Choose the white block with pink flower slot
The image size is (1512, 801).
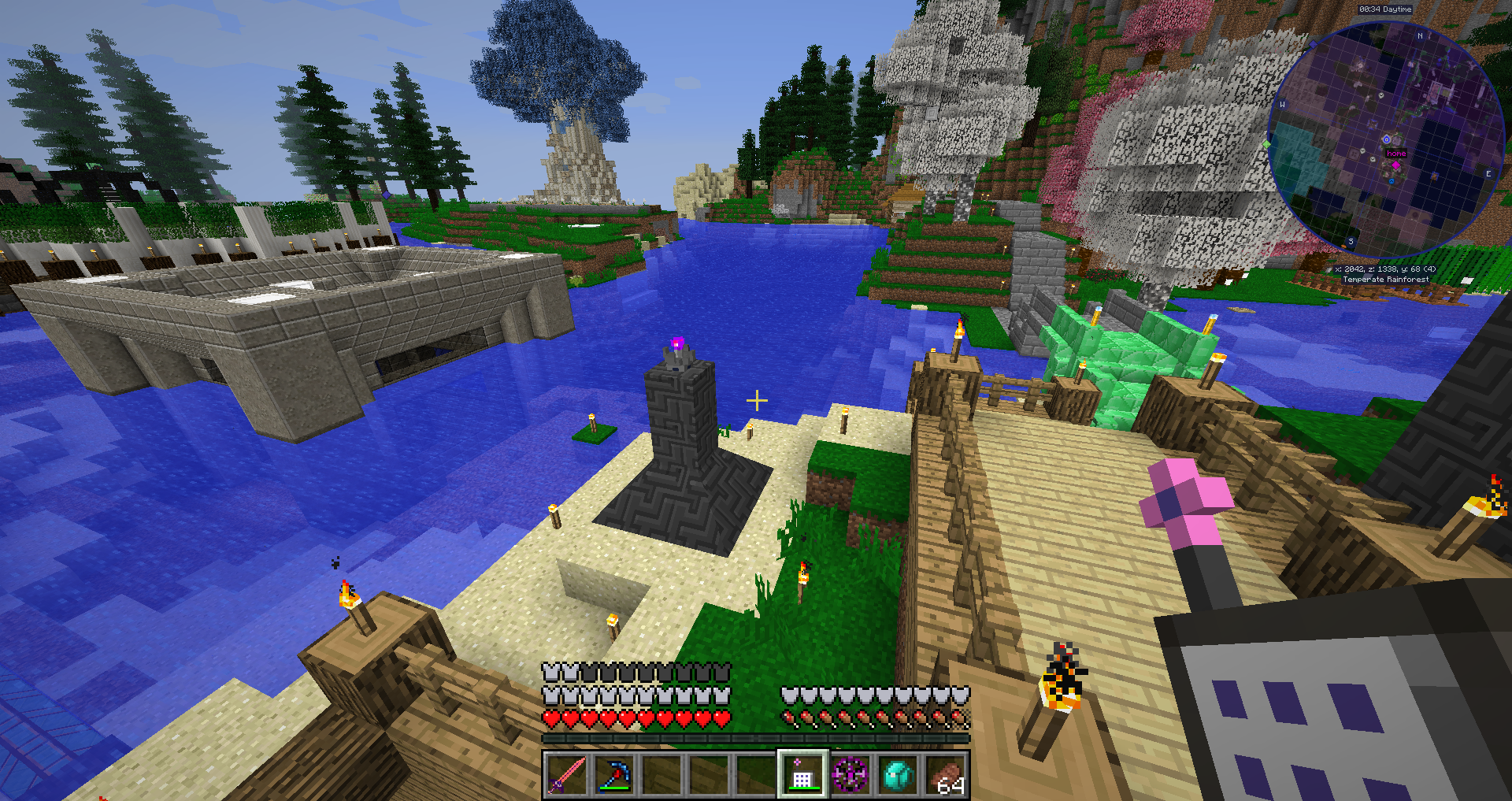click(x=802, y=775)
